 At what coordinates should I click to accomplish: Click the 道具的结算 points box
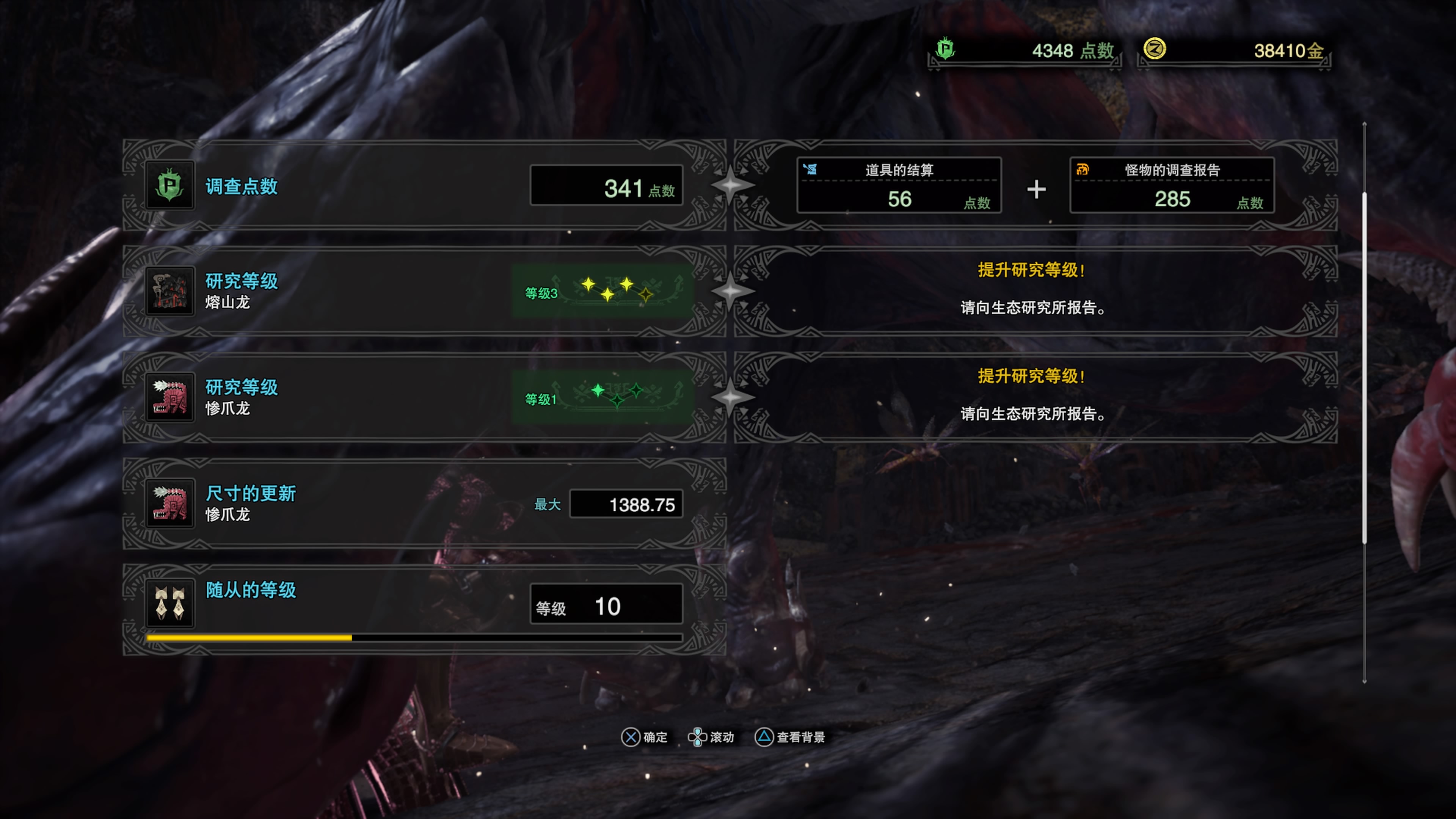899,185
